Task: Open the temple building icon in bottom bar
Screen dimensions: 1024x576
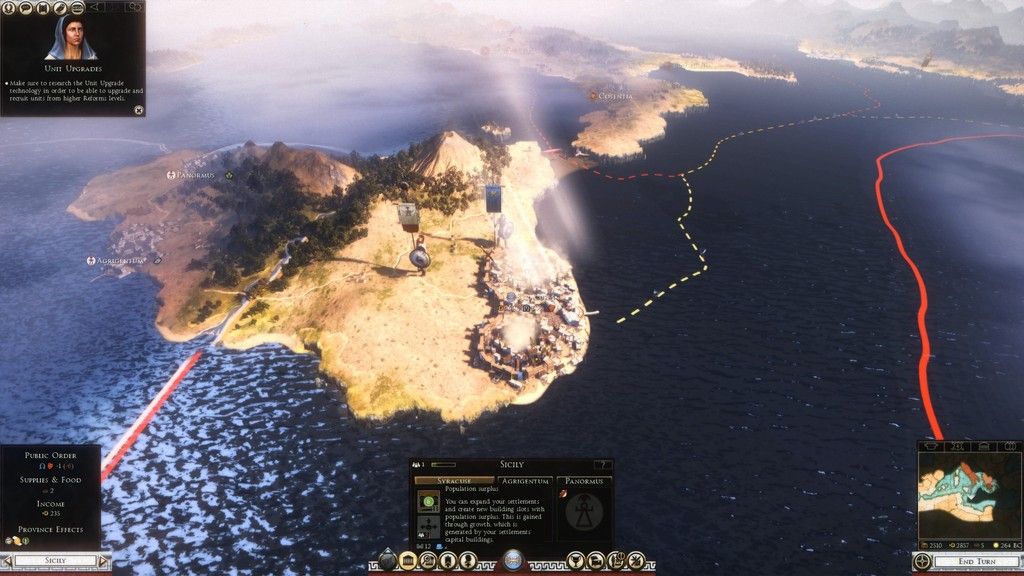Action: (x=407, y=561)
